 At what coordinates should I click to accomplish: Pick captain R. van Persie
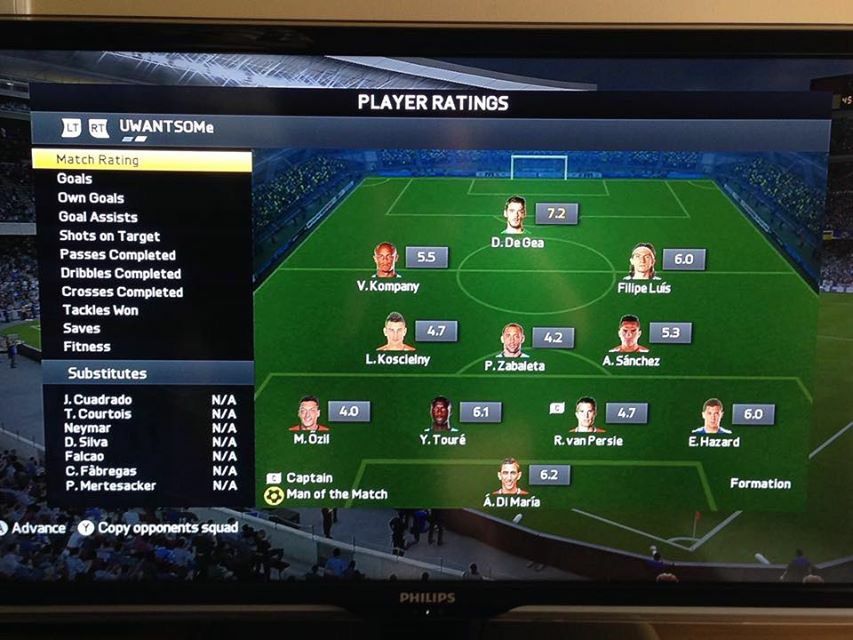tap(587, 415)
